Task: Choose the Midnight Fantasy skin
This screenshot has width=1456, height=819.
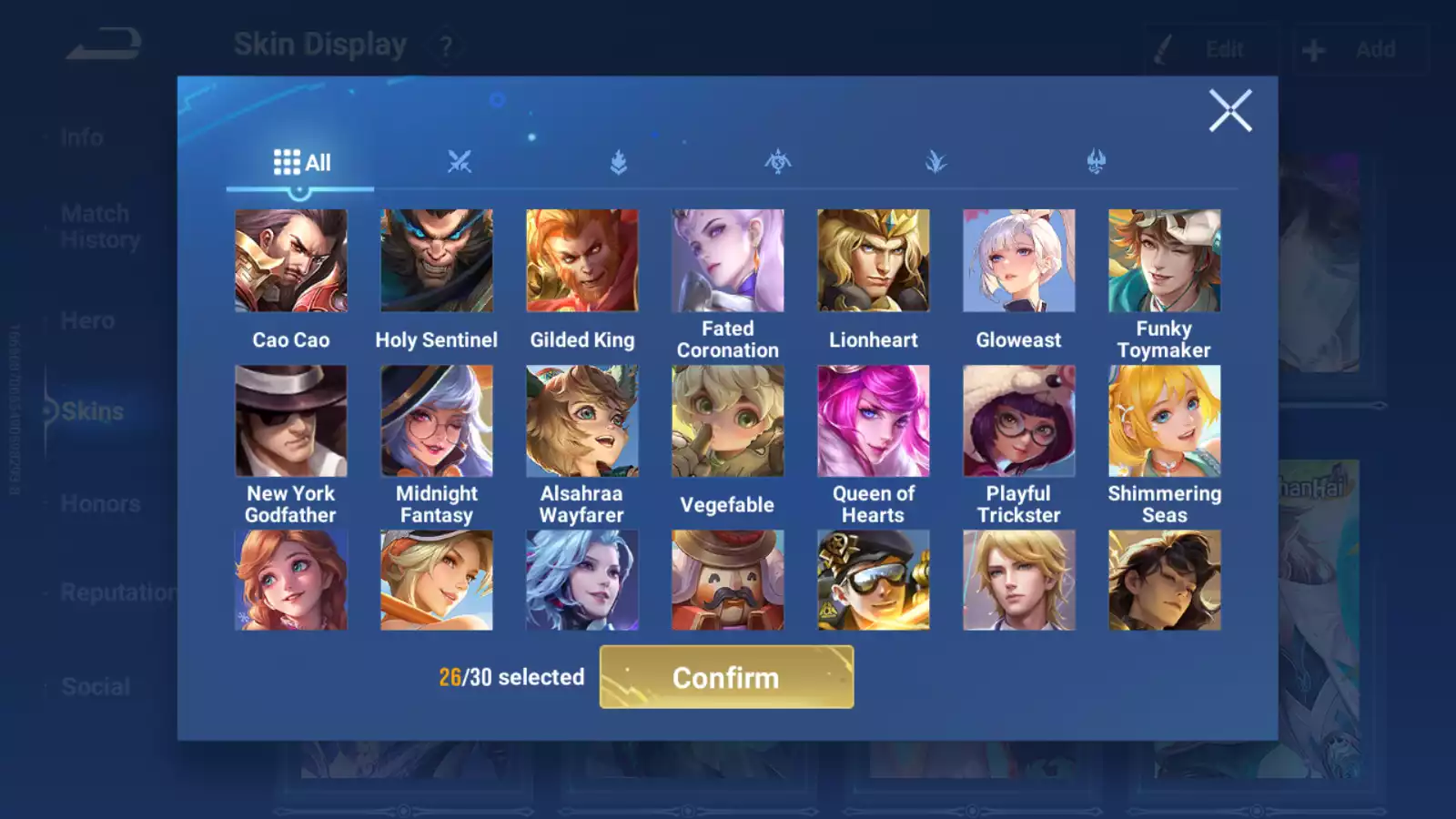Action: click(x=437, y=420)
